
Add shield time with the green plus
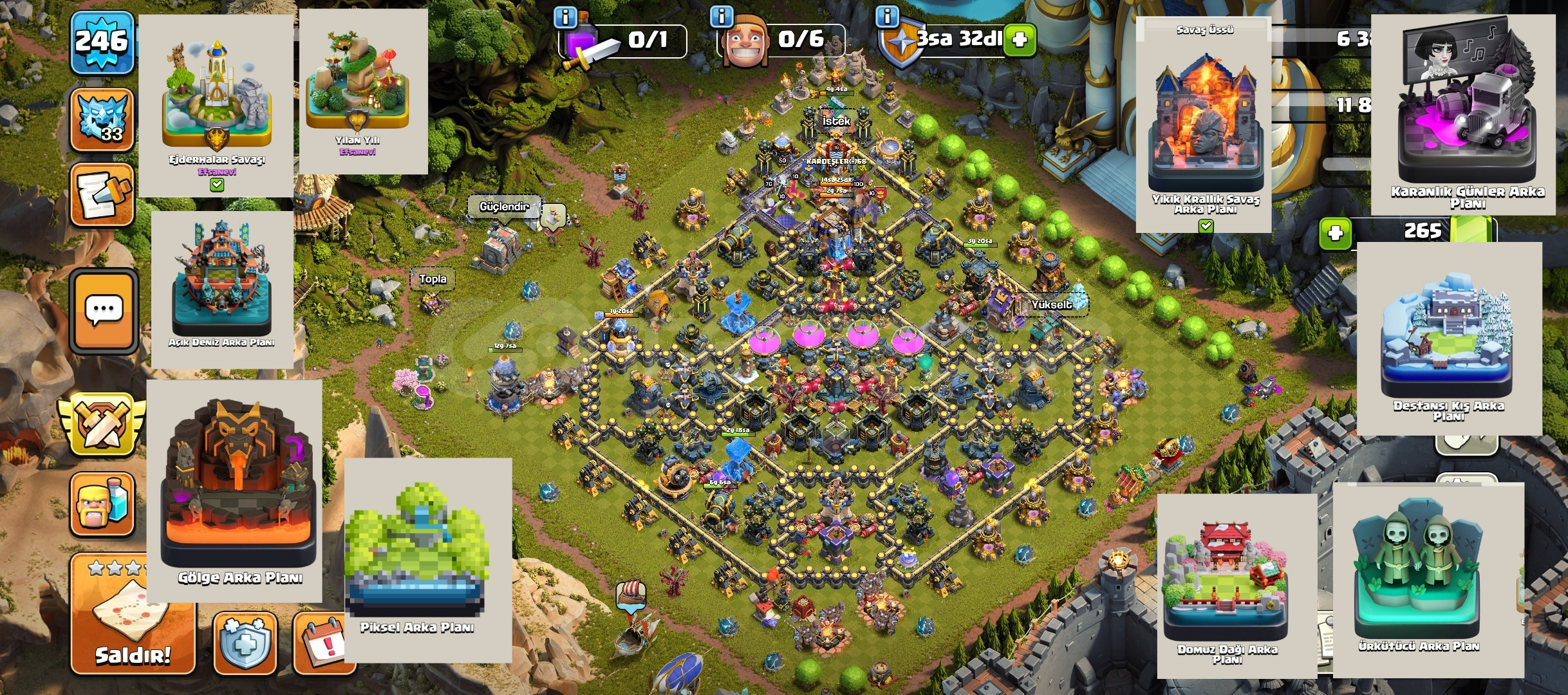click(1020, 40)
